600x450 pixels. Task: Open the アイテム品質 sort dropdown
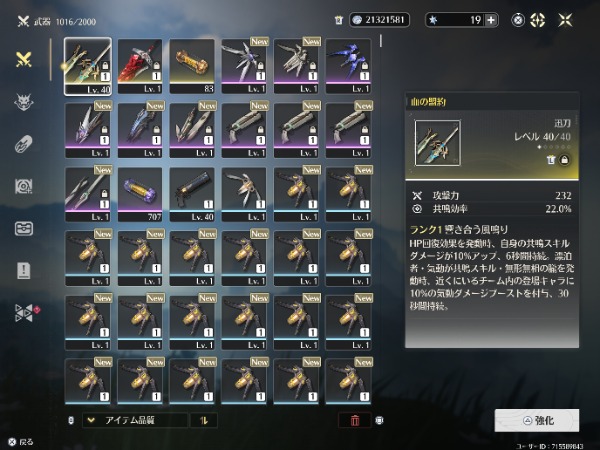[x=134, y=421]
